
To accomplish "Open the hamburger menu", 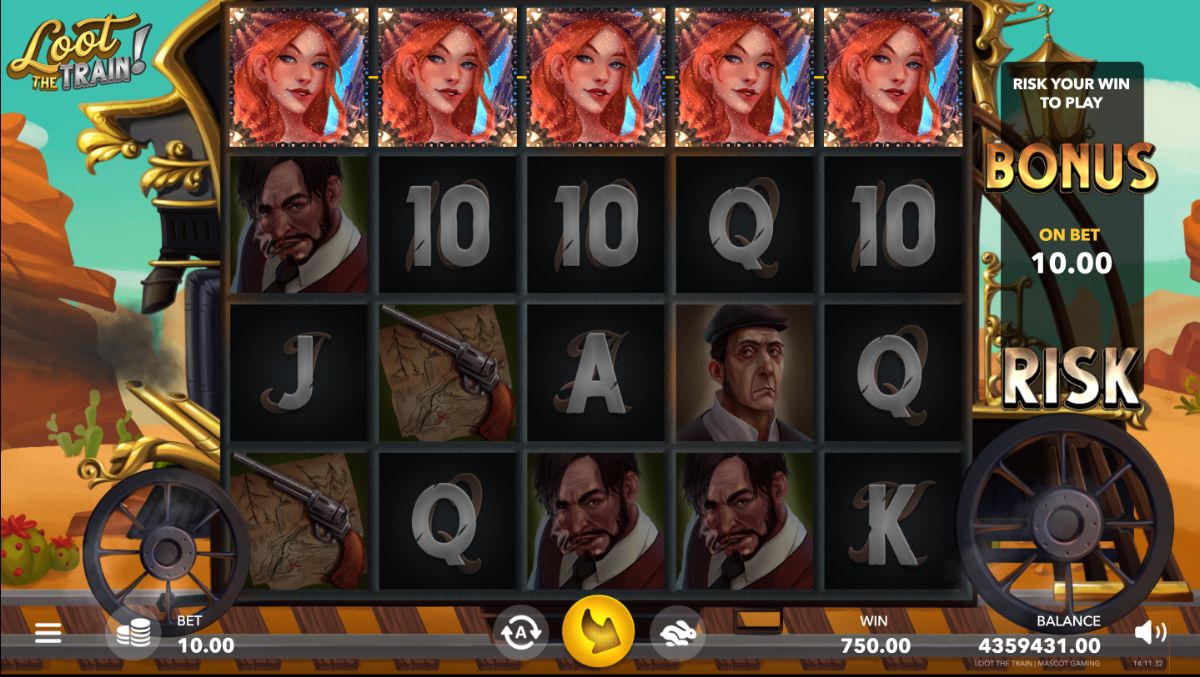I will tap(48, 633).
